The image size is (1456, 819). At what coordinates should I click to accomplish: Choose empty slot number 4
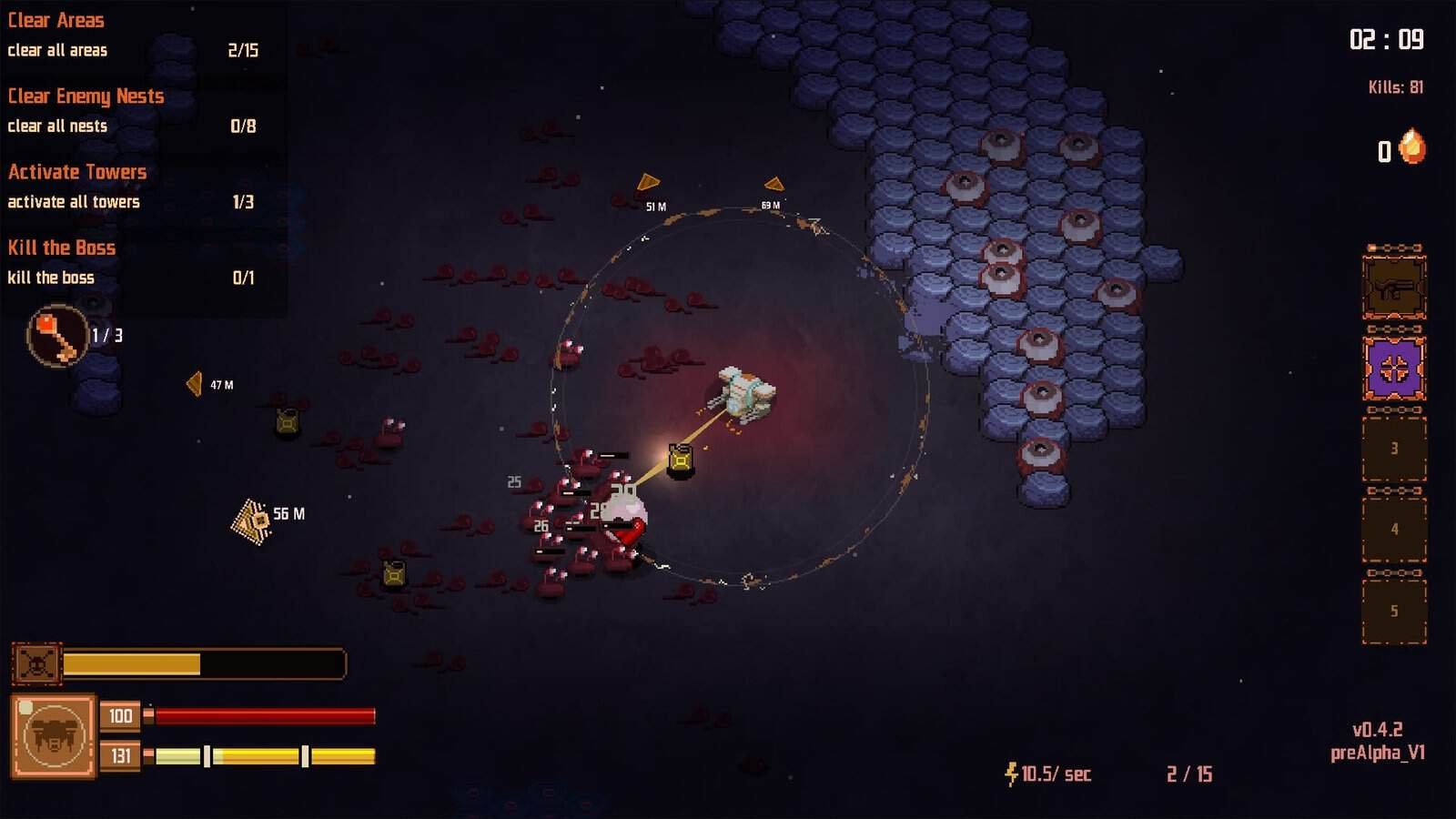click(1393, 530)
